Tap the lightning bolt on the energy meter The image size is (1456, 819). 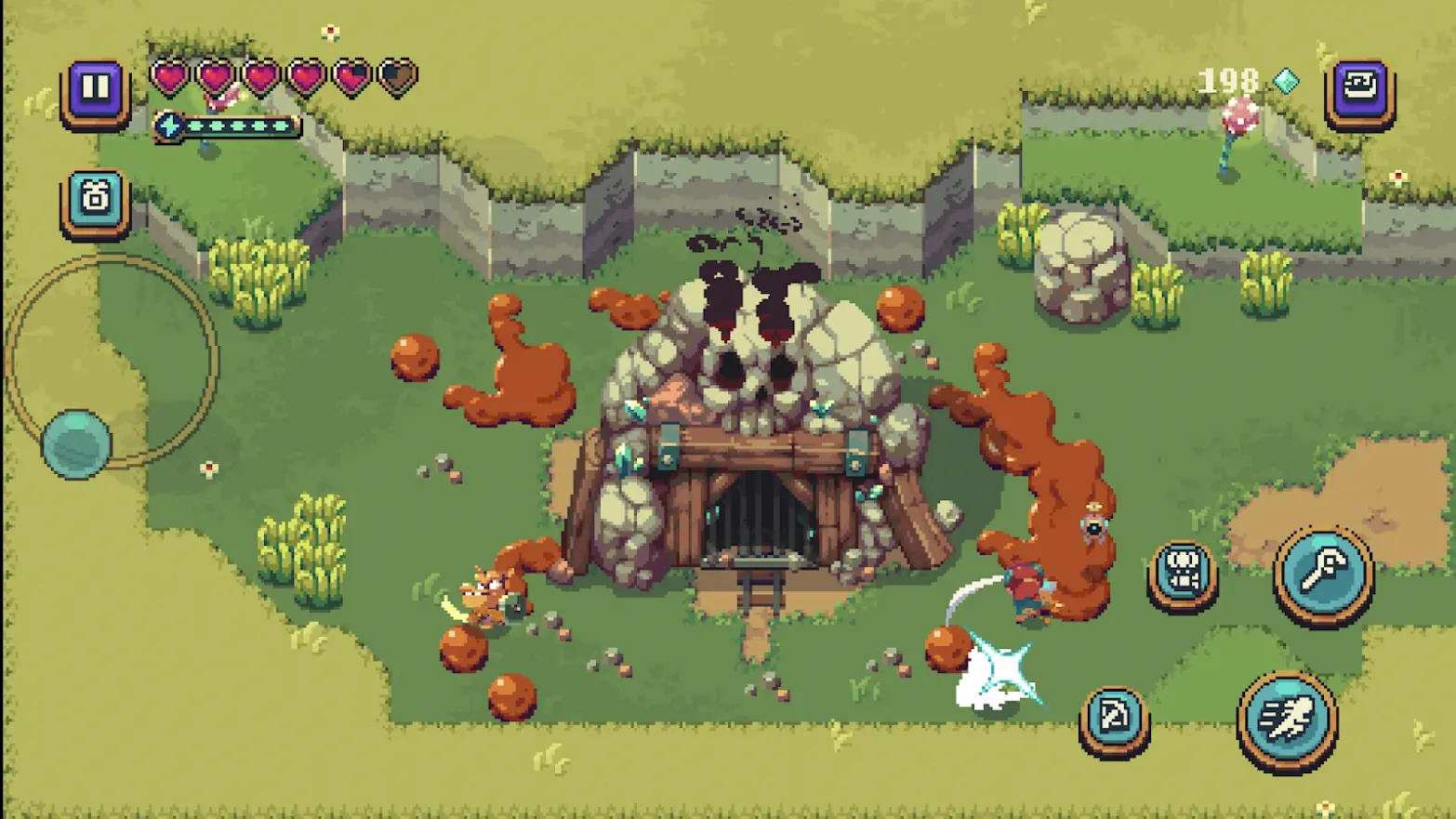click(x=168, y=124)
